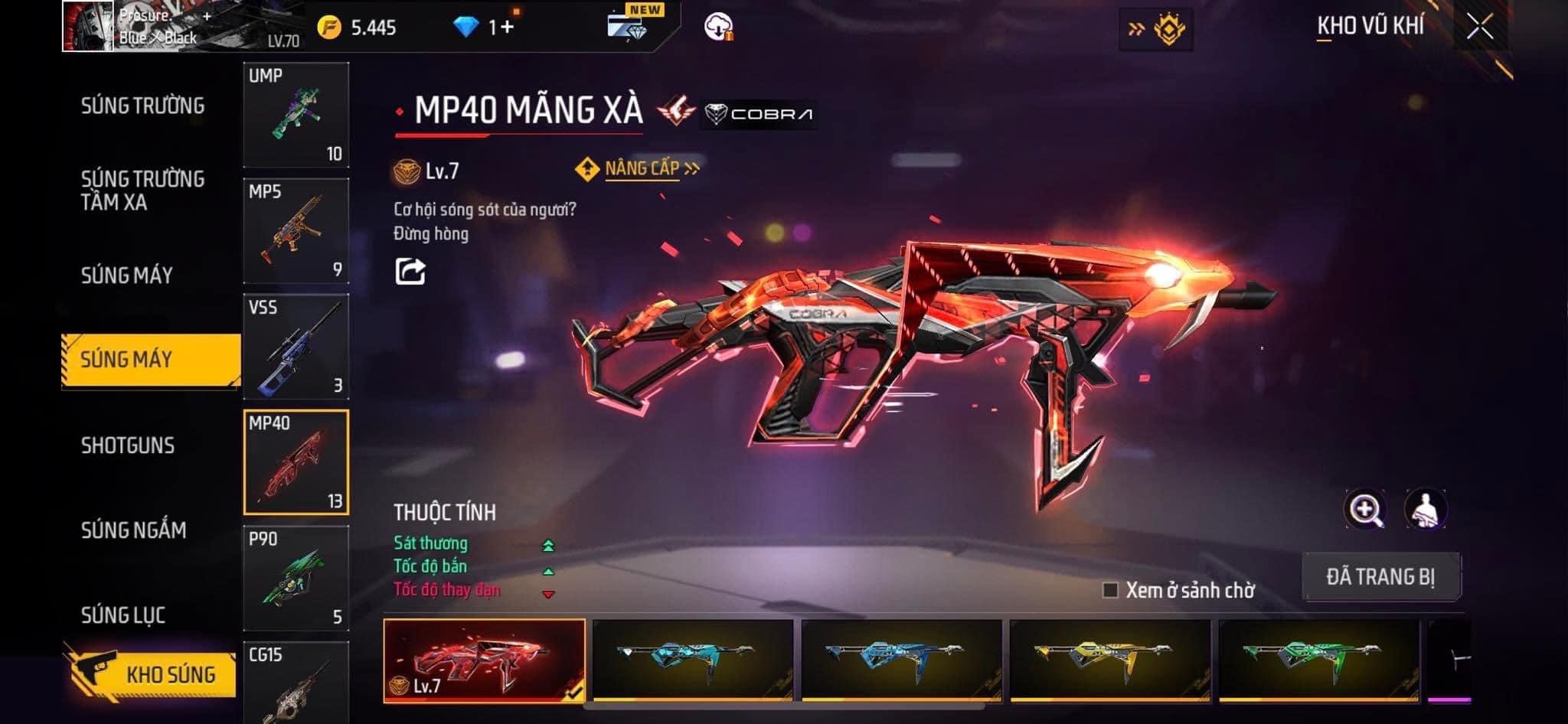Image resolution: width=1568 pixels, height=724 pixels.
Task: Close the Kho Vũ Khí screen
Action: (x=1480, y=28)
